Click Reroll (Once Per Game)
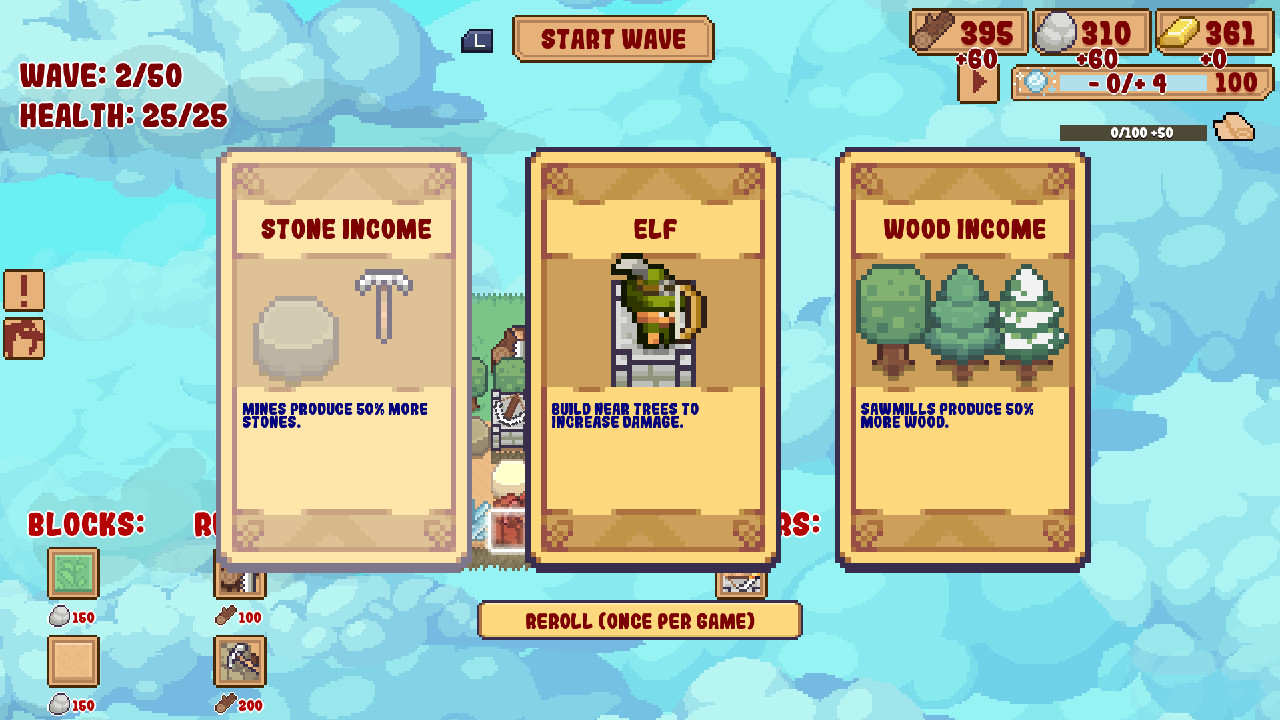Image resolution: width=1280 pixels, height=720 pixels. click(x=640, y=621)
